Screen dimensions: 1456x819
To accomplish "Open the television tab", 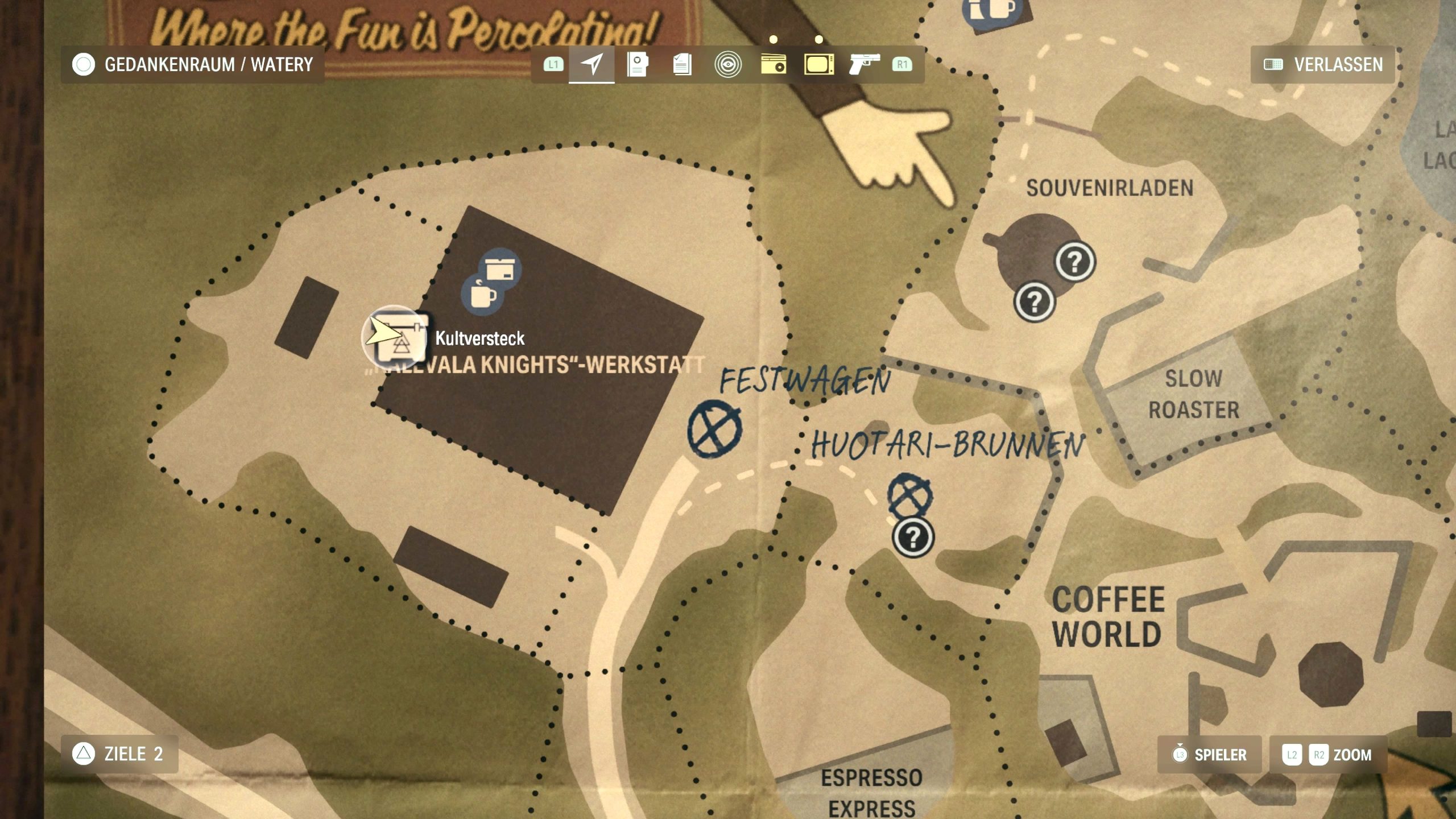I will [x=819, y=64].
